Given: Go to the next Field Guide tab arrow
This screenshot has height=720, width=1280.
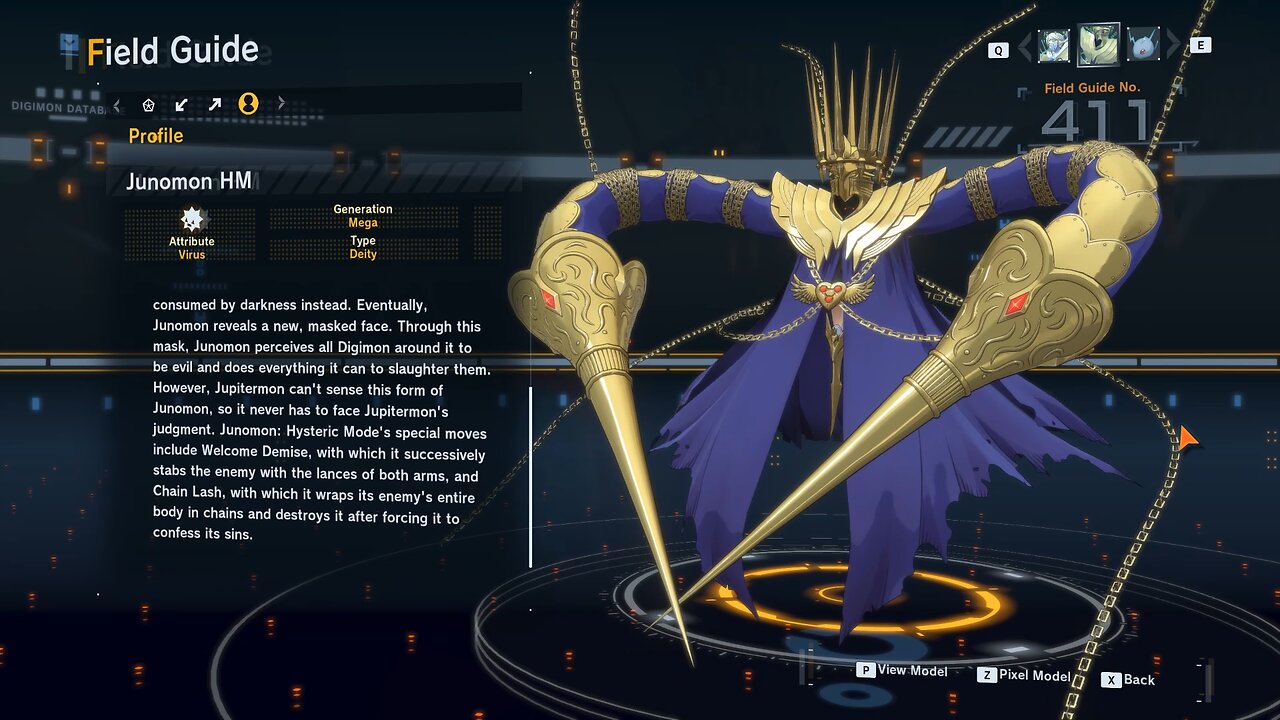Looking at the screenshot, I should click(281, 104).
